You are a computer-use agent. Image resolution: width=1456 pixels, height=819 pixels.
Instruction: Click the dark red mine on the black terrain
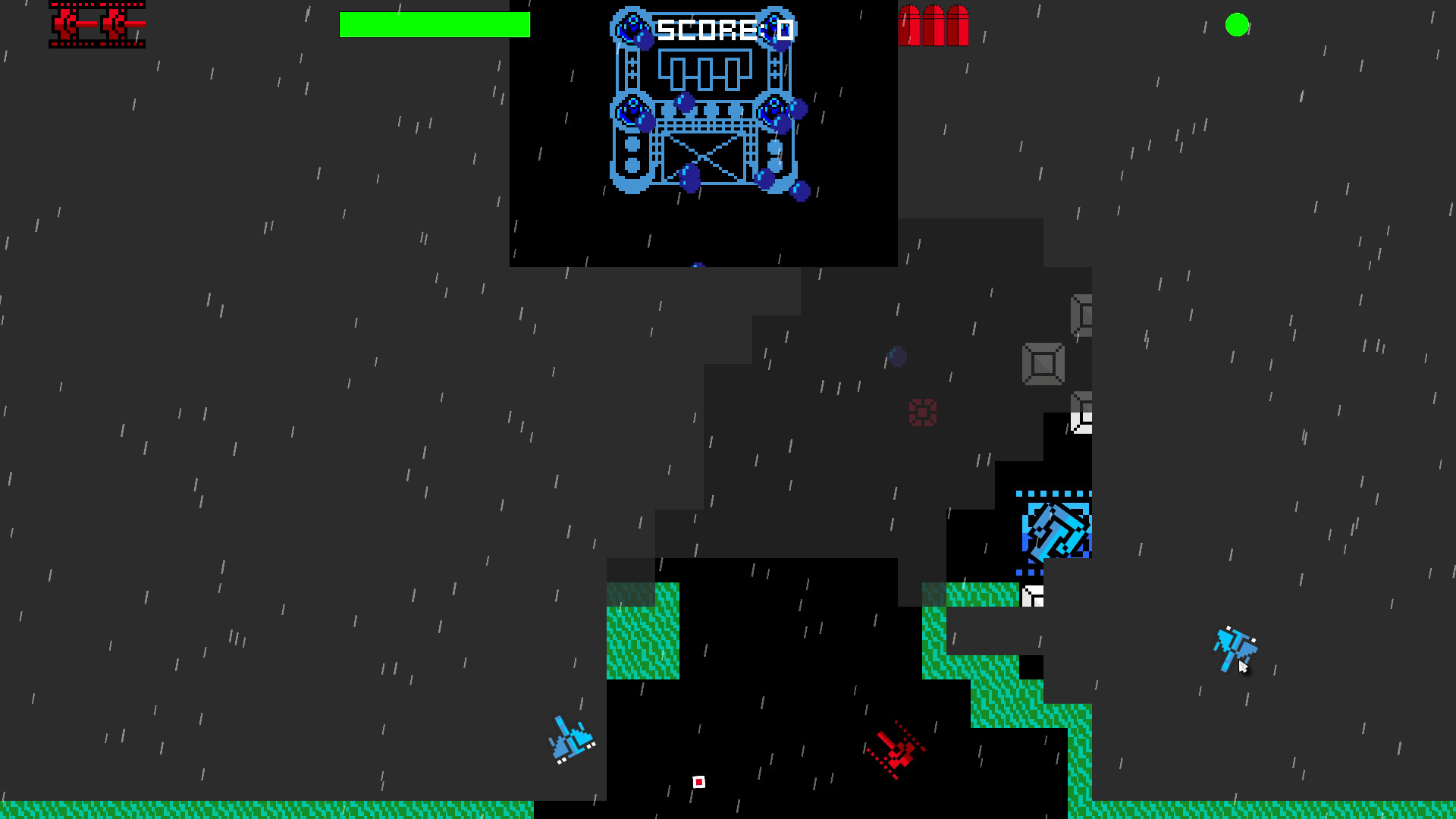coord(922,413)
